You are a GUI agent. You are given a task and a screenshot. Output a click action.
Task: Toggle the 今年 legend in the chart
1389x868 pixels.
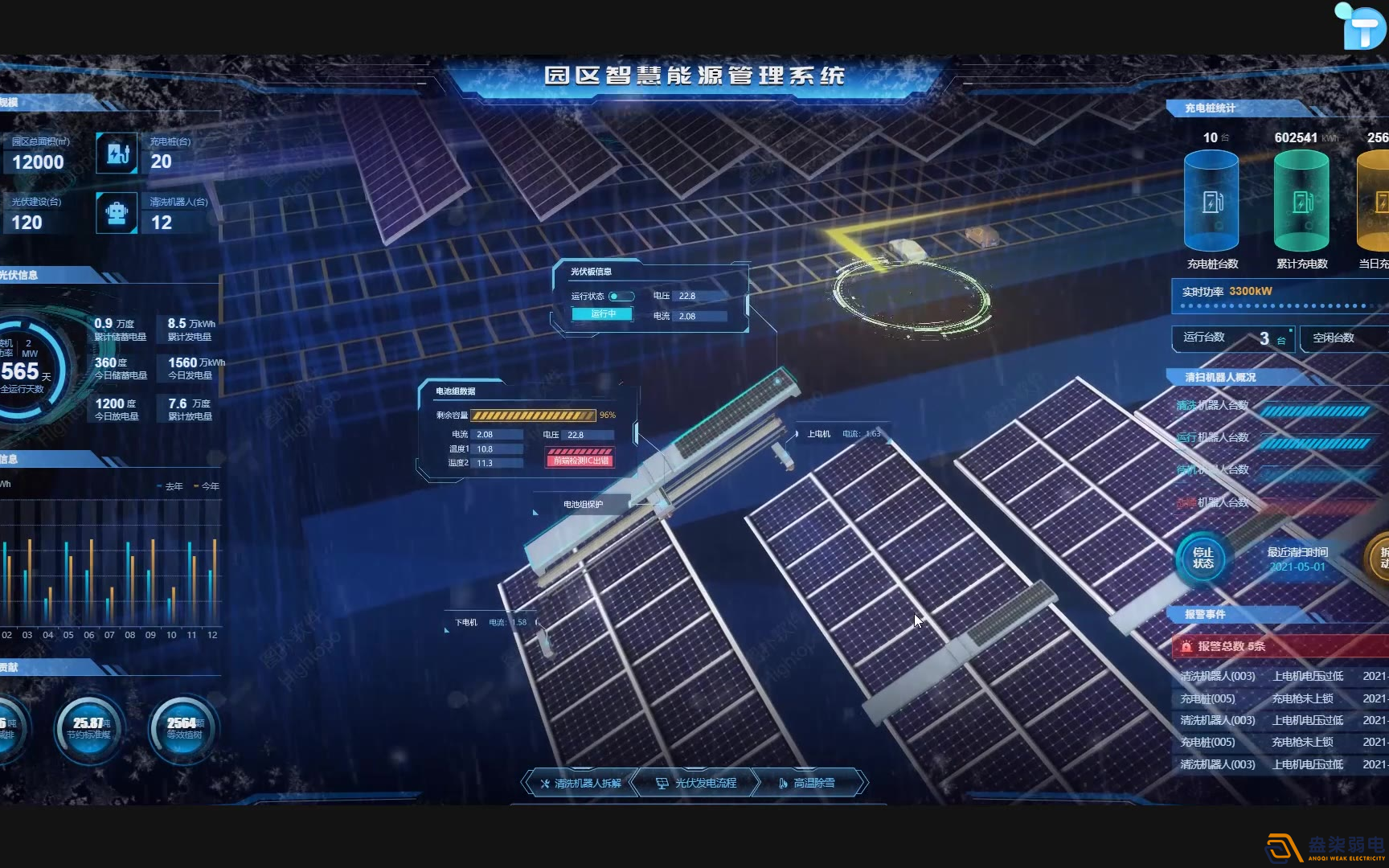[x=206, y=486]
